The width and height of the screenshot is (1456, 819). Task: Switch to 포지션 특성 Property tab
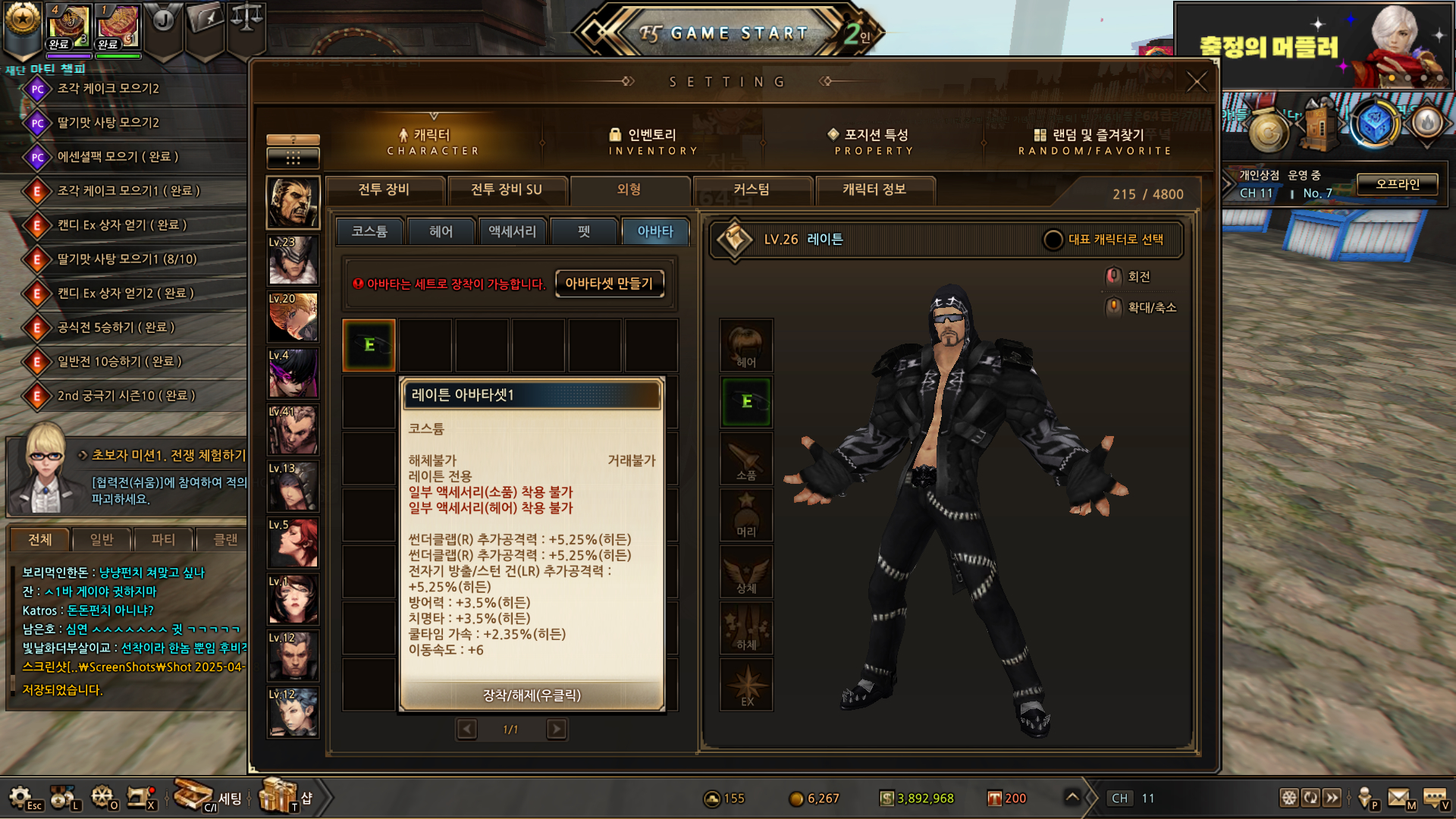click(x=874, y=141)
